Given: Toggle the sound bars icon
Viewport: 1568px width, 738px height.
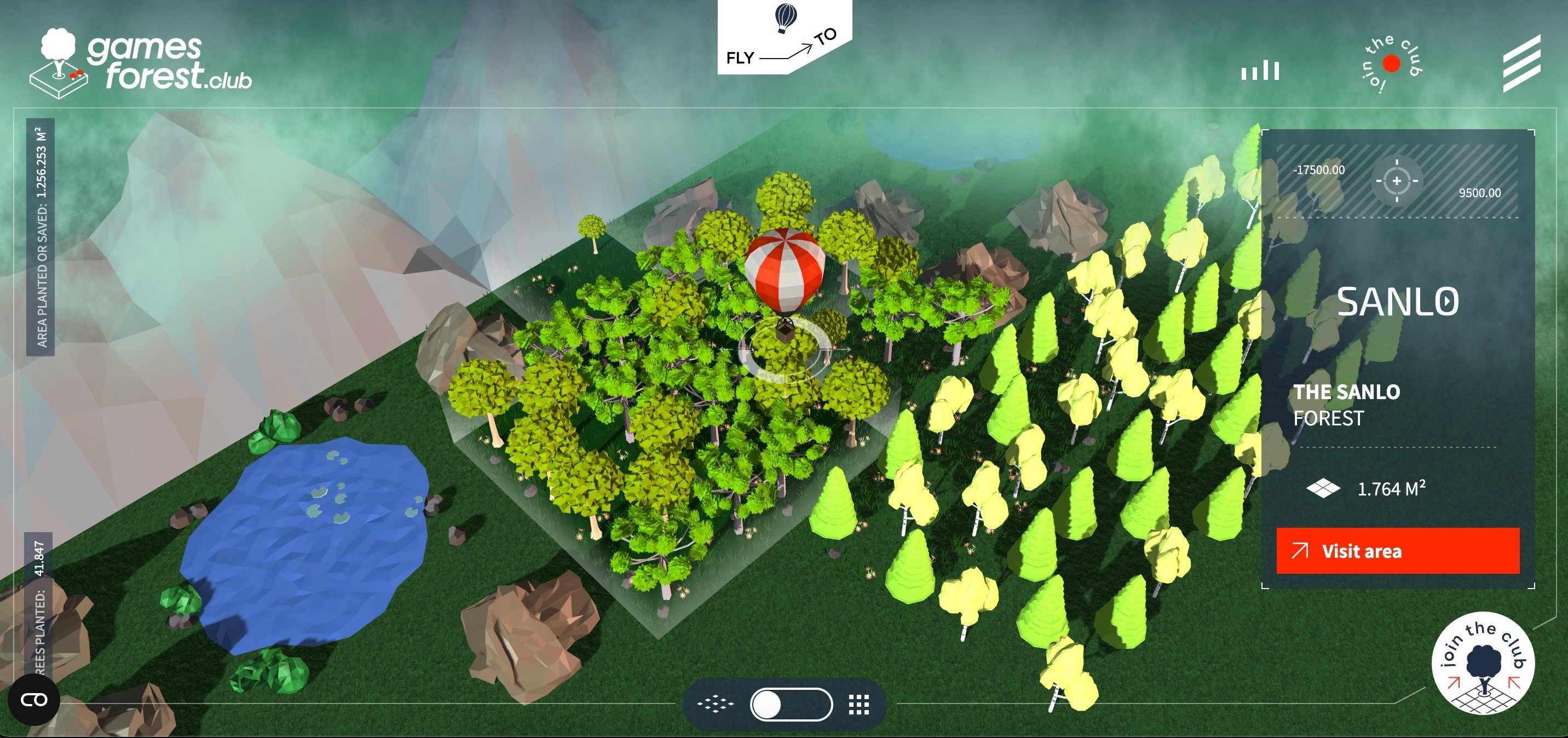Looking at the screenshot, I should pos(1260,70).
